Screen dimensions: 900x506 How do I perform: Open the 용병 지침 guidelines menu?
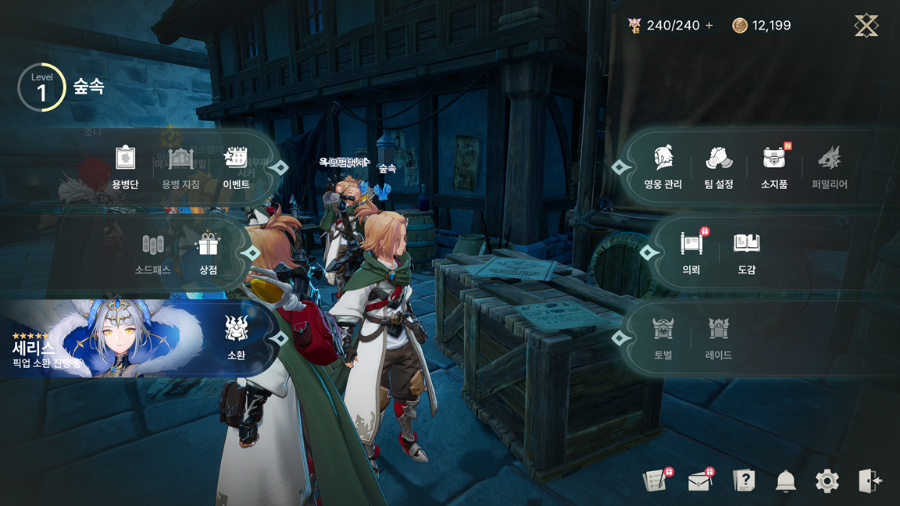(x=181, y=166)
